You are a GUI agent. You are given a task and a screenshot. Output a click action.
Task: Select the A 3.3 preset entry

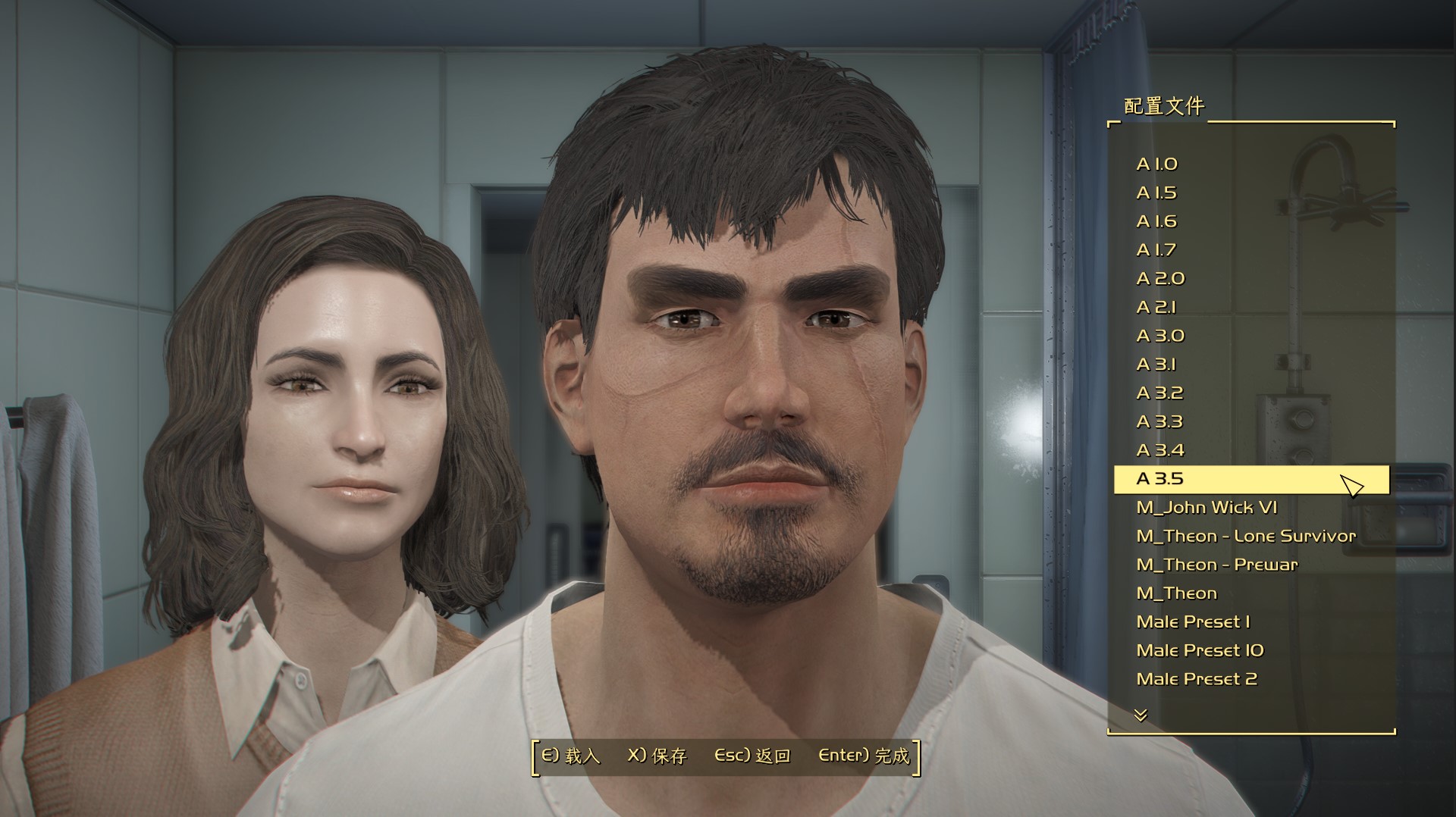[1159, 421]
